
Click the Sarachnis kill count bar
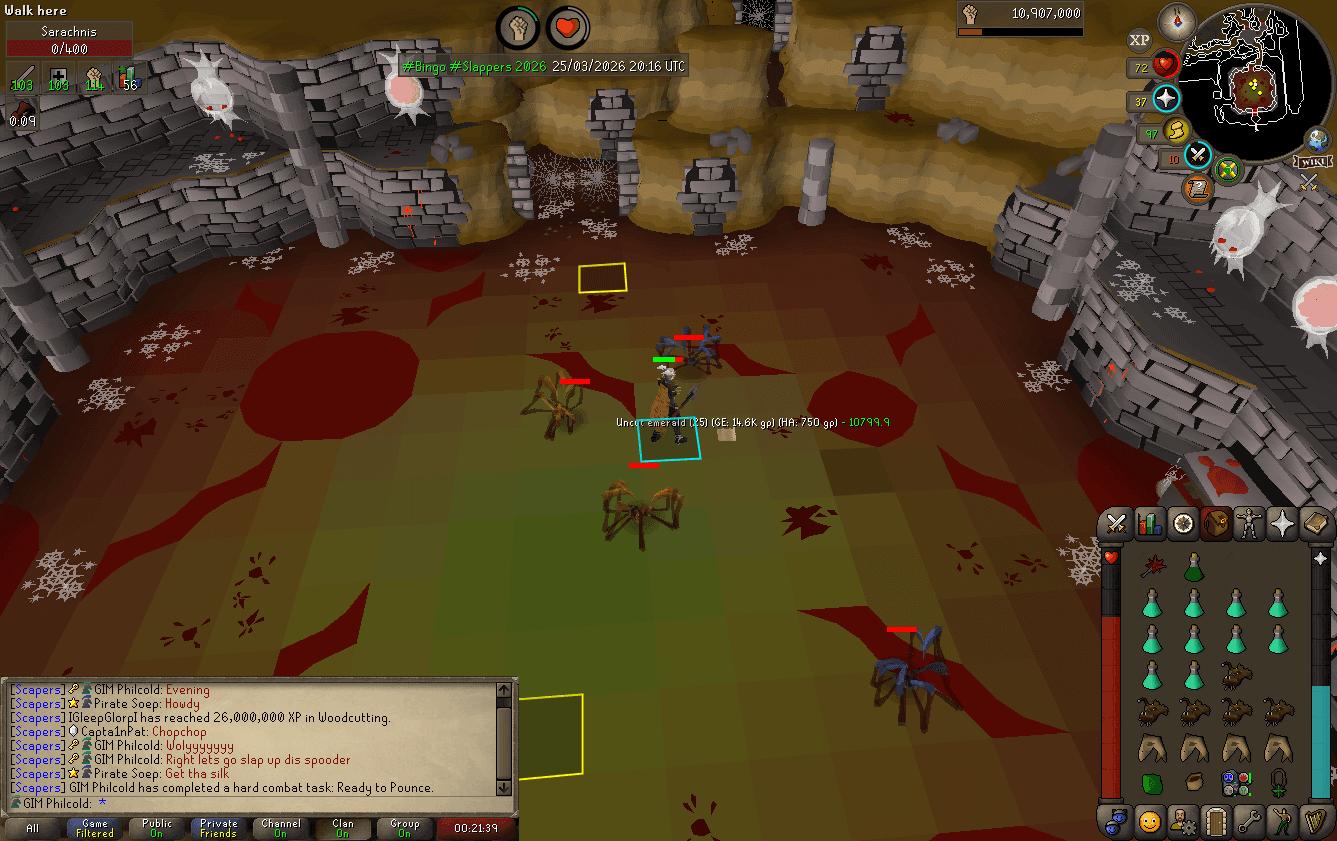coord(68,37)
